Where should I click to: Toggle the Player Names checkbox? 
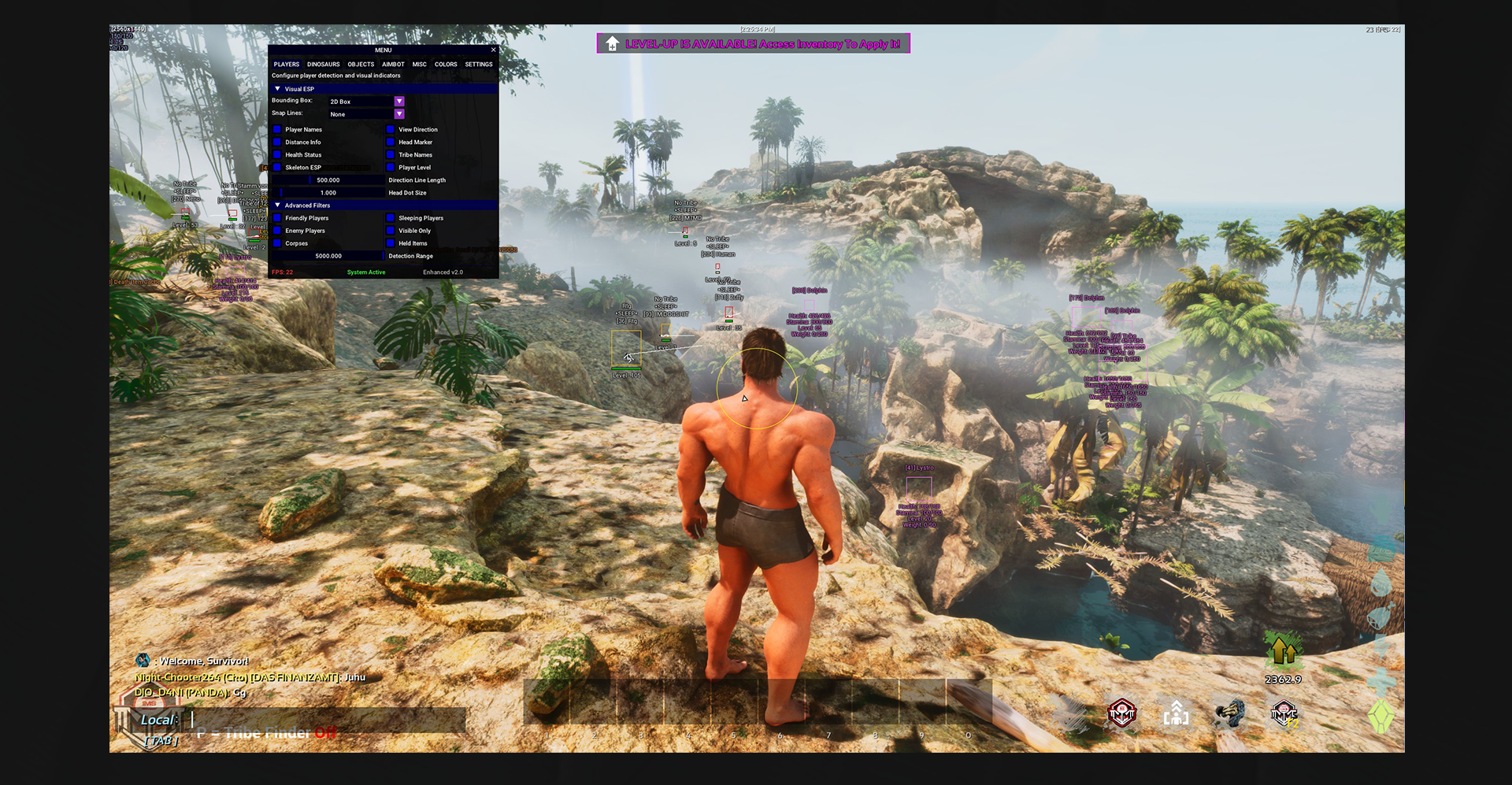277,130
